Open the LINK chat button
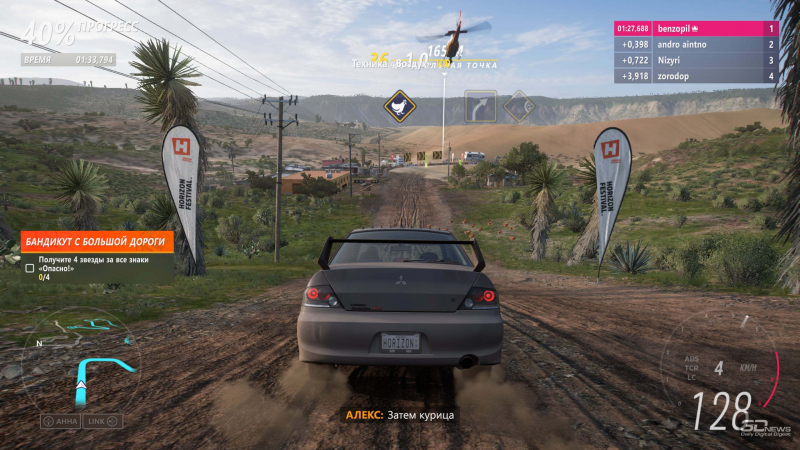This screenshot has width=800, height=450. pyautogui.click(x=101, y=421)
